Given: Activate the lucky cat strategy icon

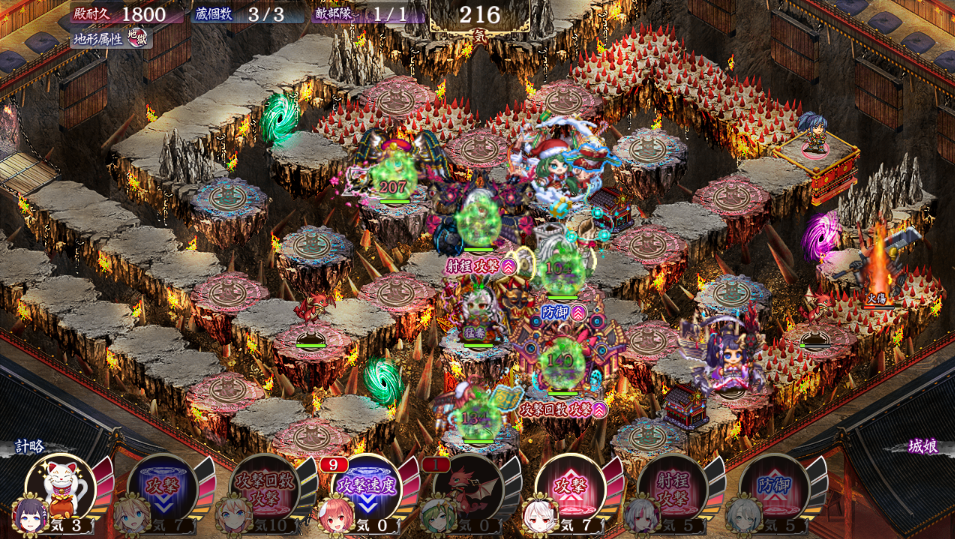Looking at the screenshot, I should (x=68, y=483).
